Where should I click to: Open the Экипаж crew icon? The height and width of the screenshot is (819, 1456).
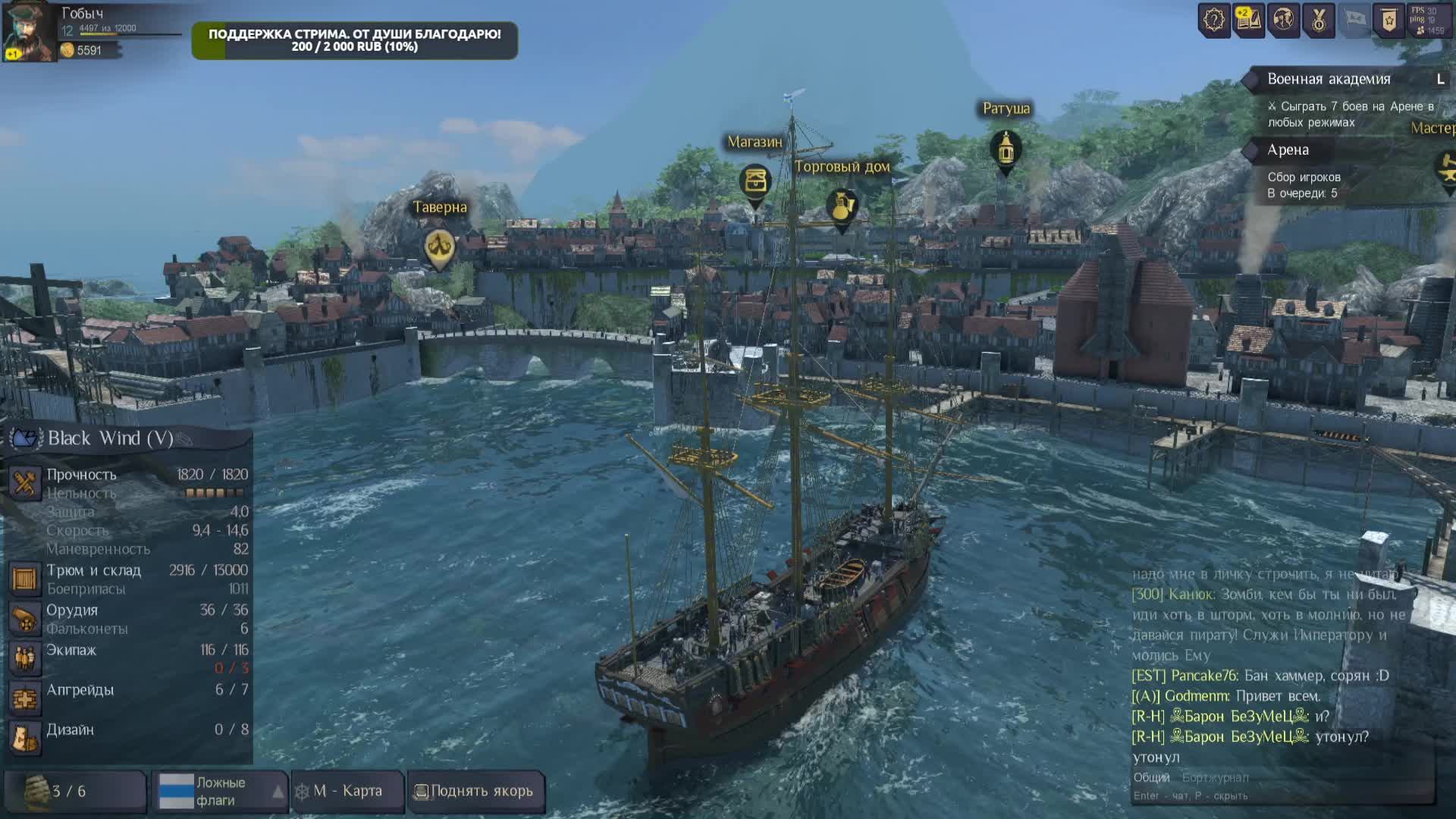point(24,658)
